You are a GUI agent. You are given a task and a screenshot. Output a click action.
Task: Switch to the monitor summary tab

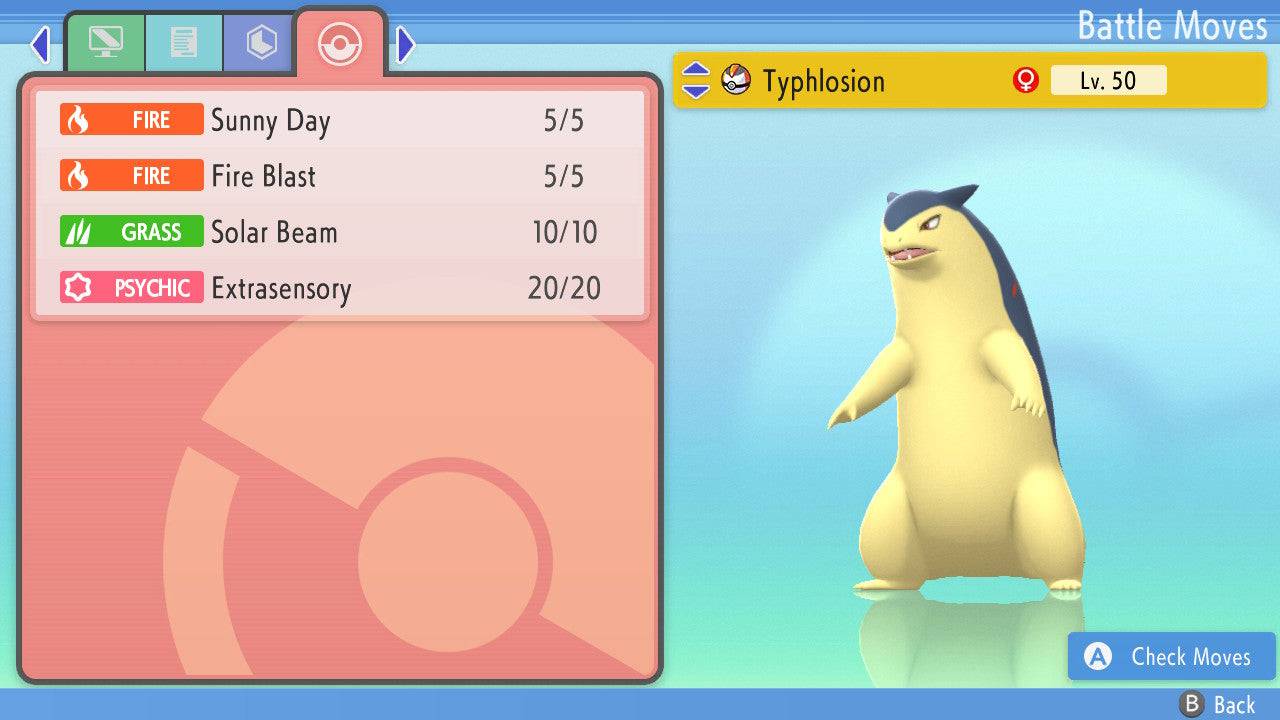click(x=105, y=43)
